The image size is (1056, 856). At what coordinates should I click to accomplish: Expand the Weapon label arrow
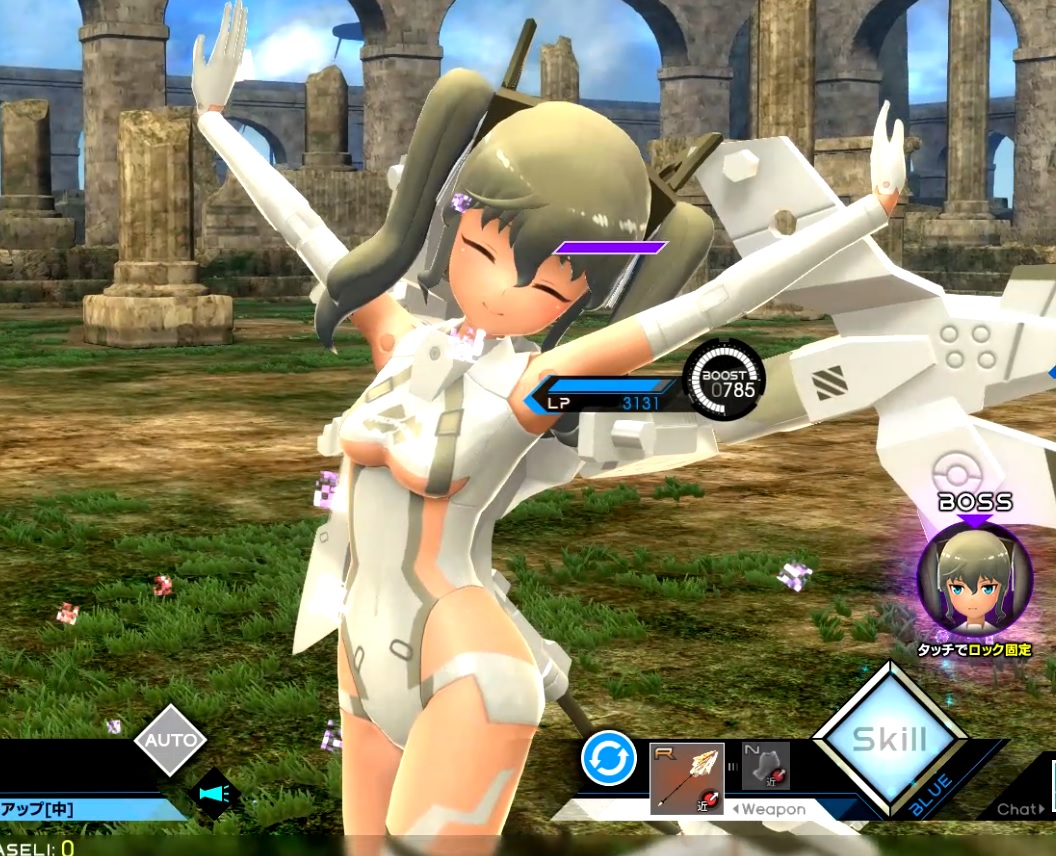tap(769, 809)
